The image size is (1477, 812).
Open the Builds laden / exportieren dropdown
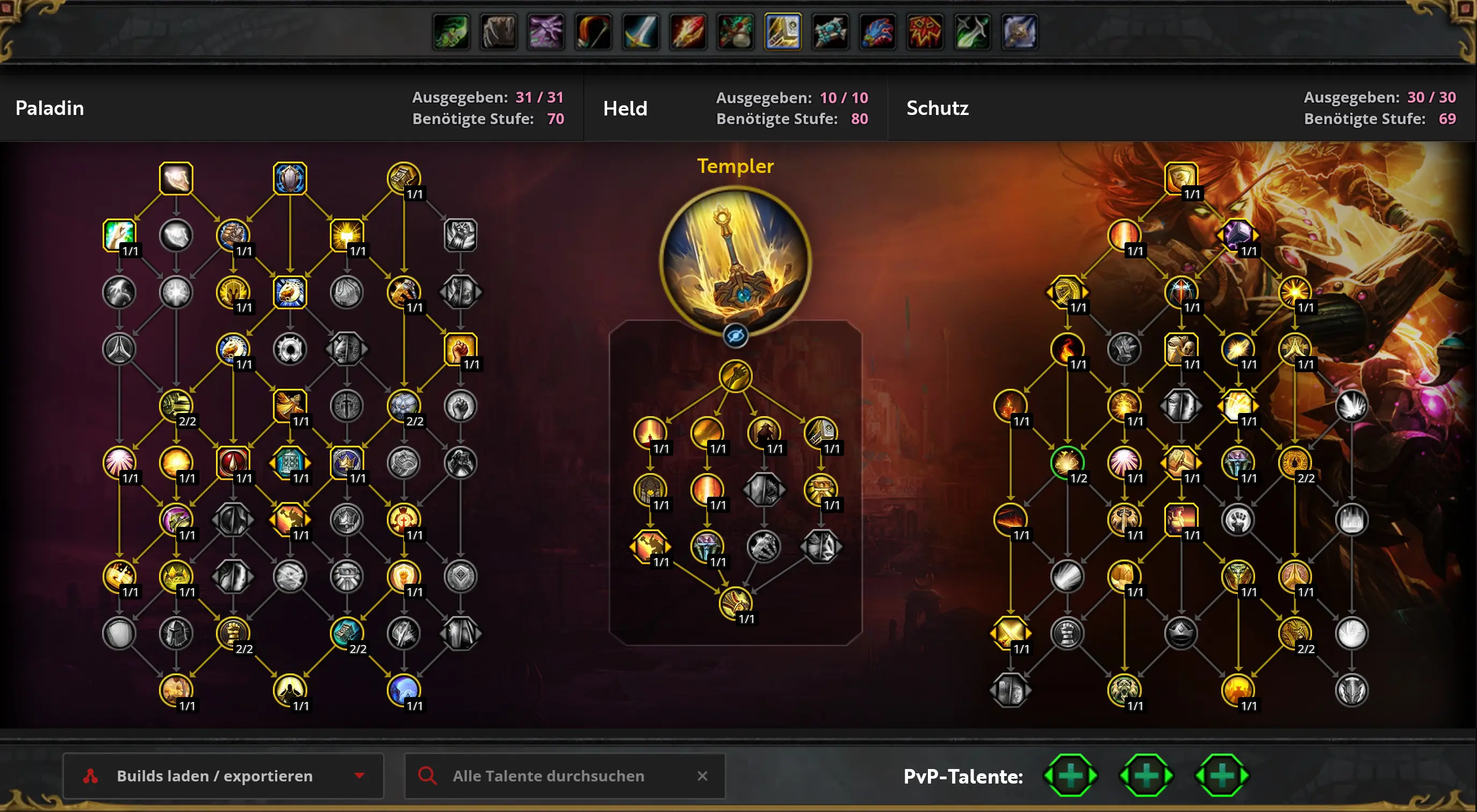pos(222,775)
